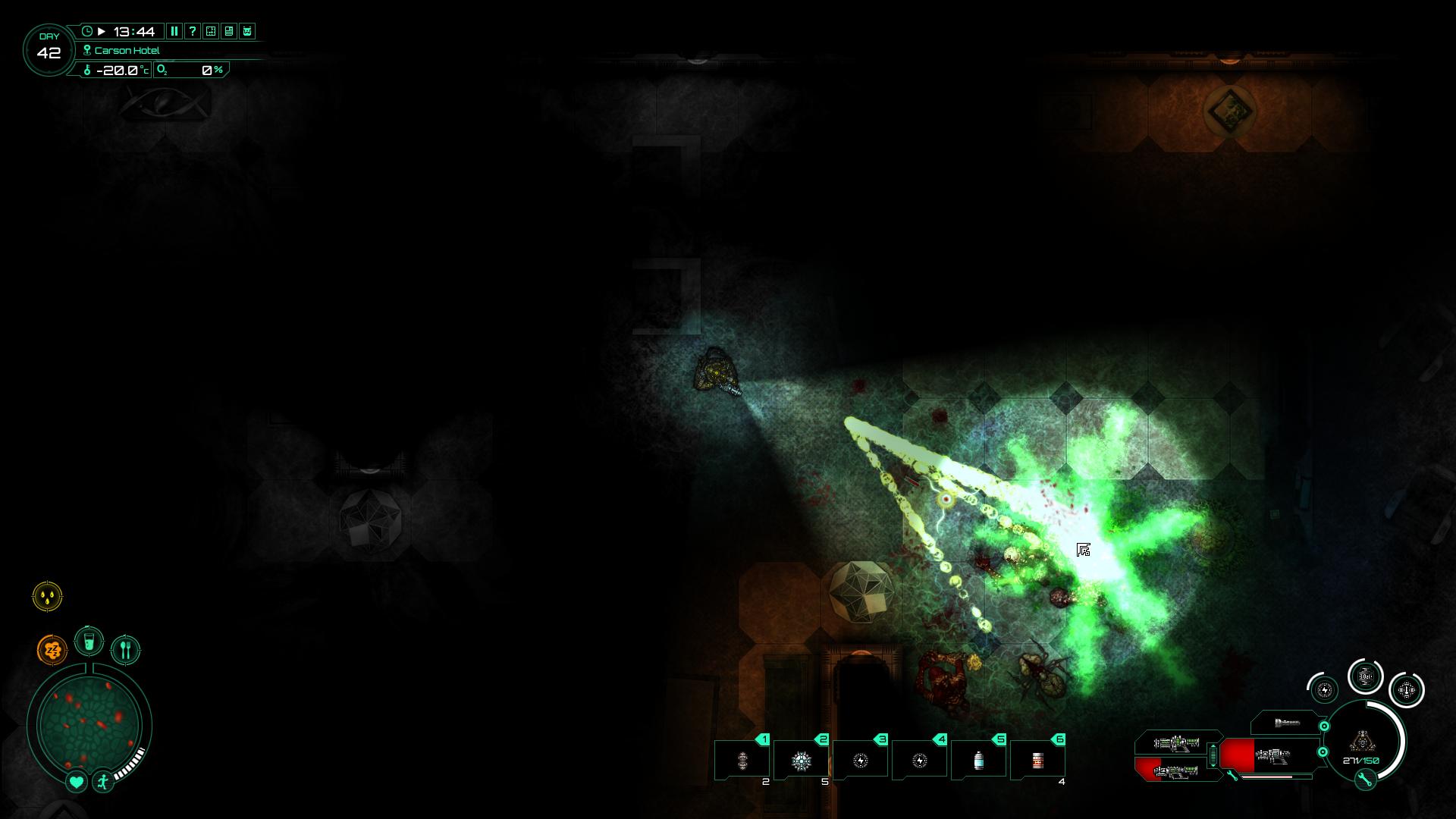Click the suit battery power gauge circle
The height and width of the screenshot is (819, 1456).
tap(1325, 690)
